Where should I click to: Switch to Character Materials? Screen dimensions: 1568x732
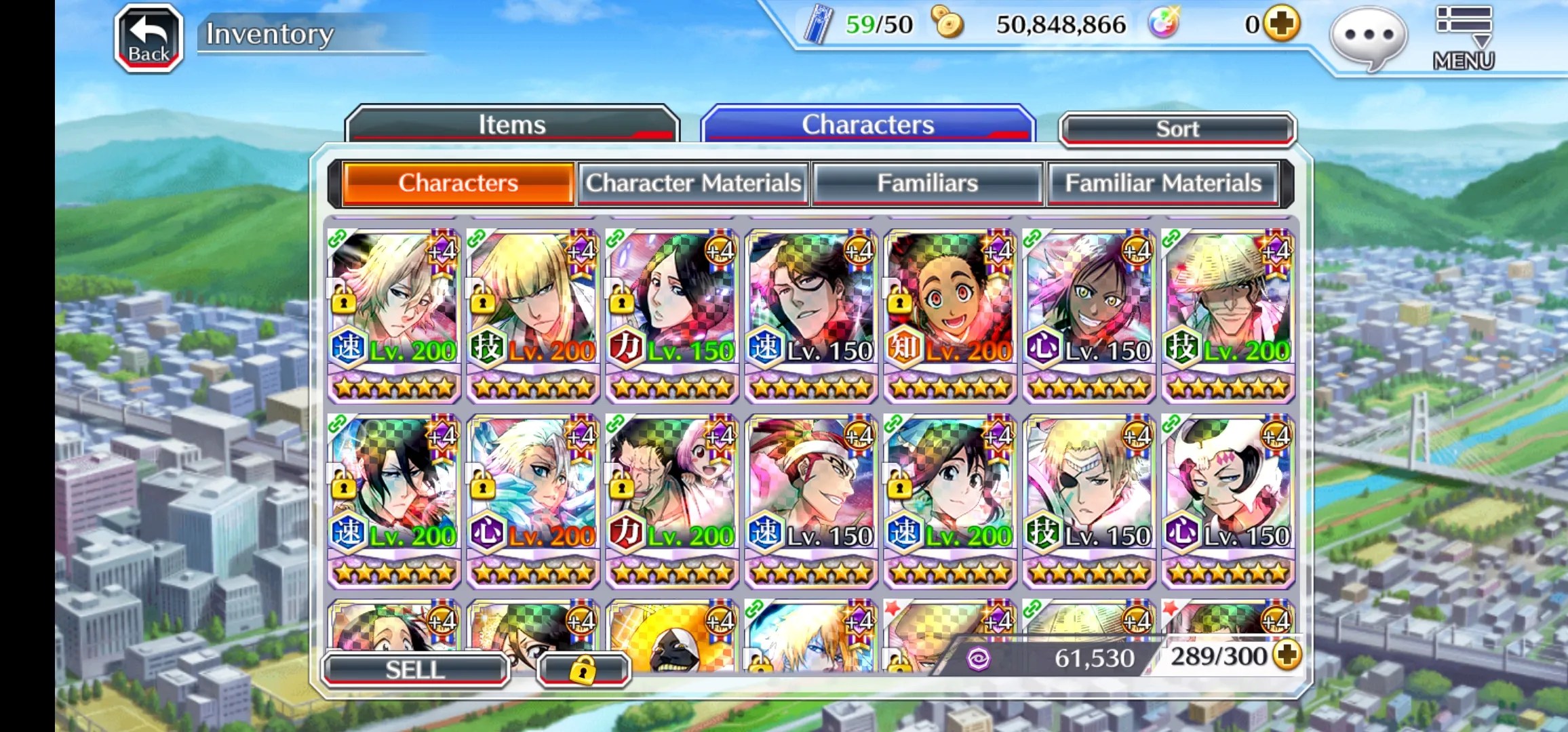tap(693, 183)
